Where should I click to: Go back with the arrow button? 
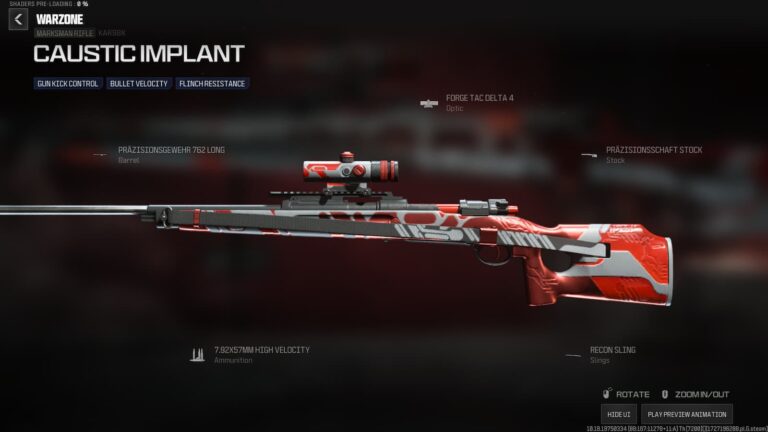18,20
